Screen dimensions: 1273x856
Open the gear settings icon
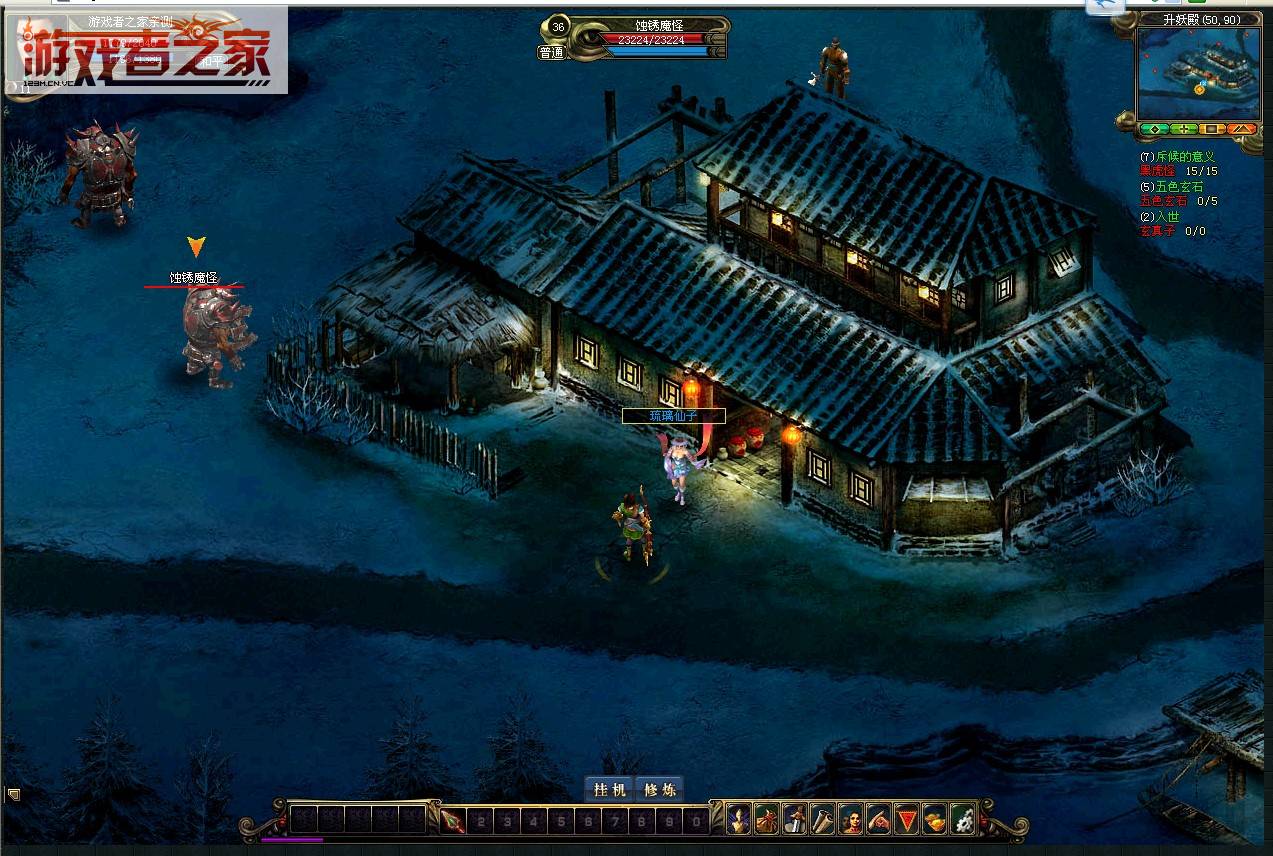tap(962, 819)
